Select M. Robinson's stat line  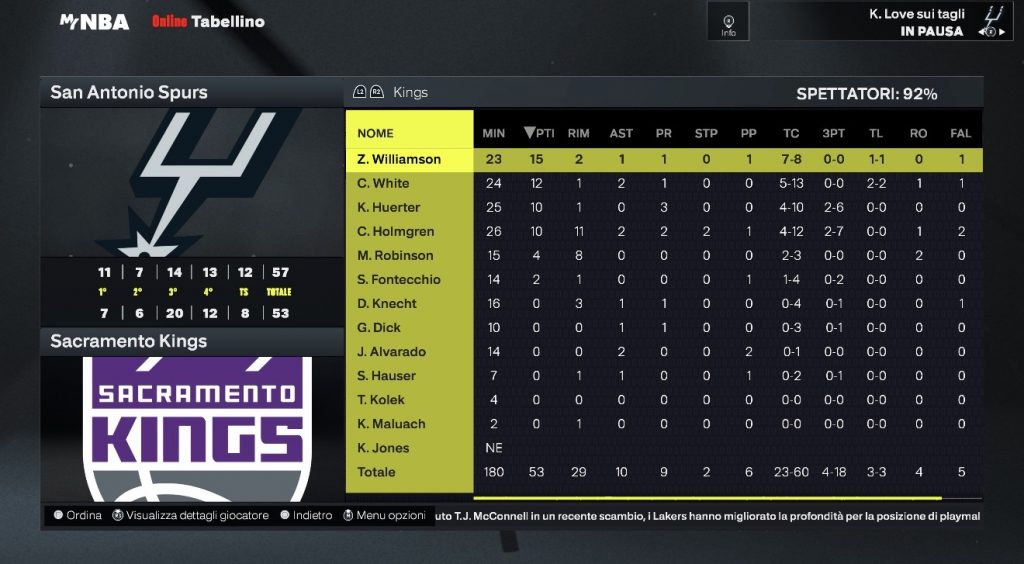pos(396,255)
